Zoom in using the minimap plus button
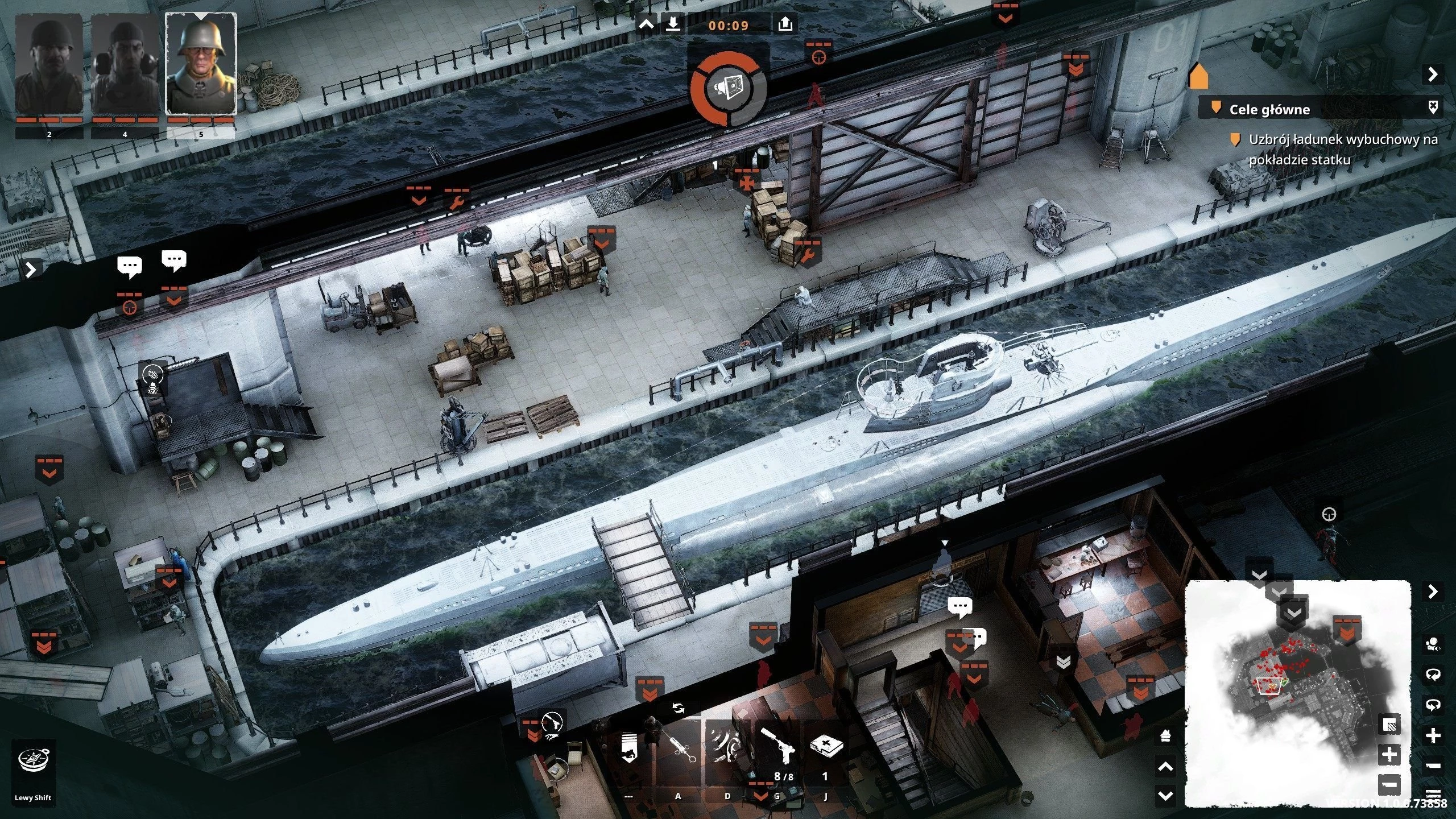1456x819 pixels. [1389, 755]
